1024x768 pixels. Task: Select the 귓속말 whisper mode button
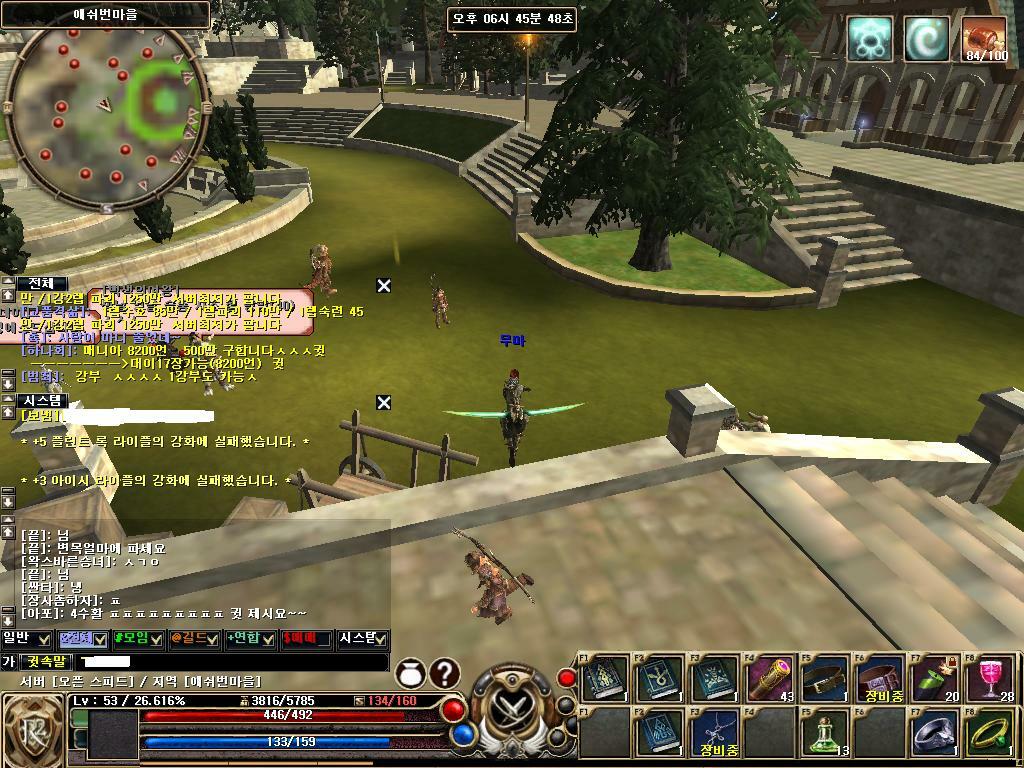(x=47, y=662)
